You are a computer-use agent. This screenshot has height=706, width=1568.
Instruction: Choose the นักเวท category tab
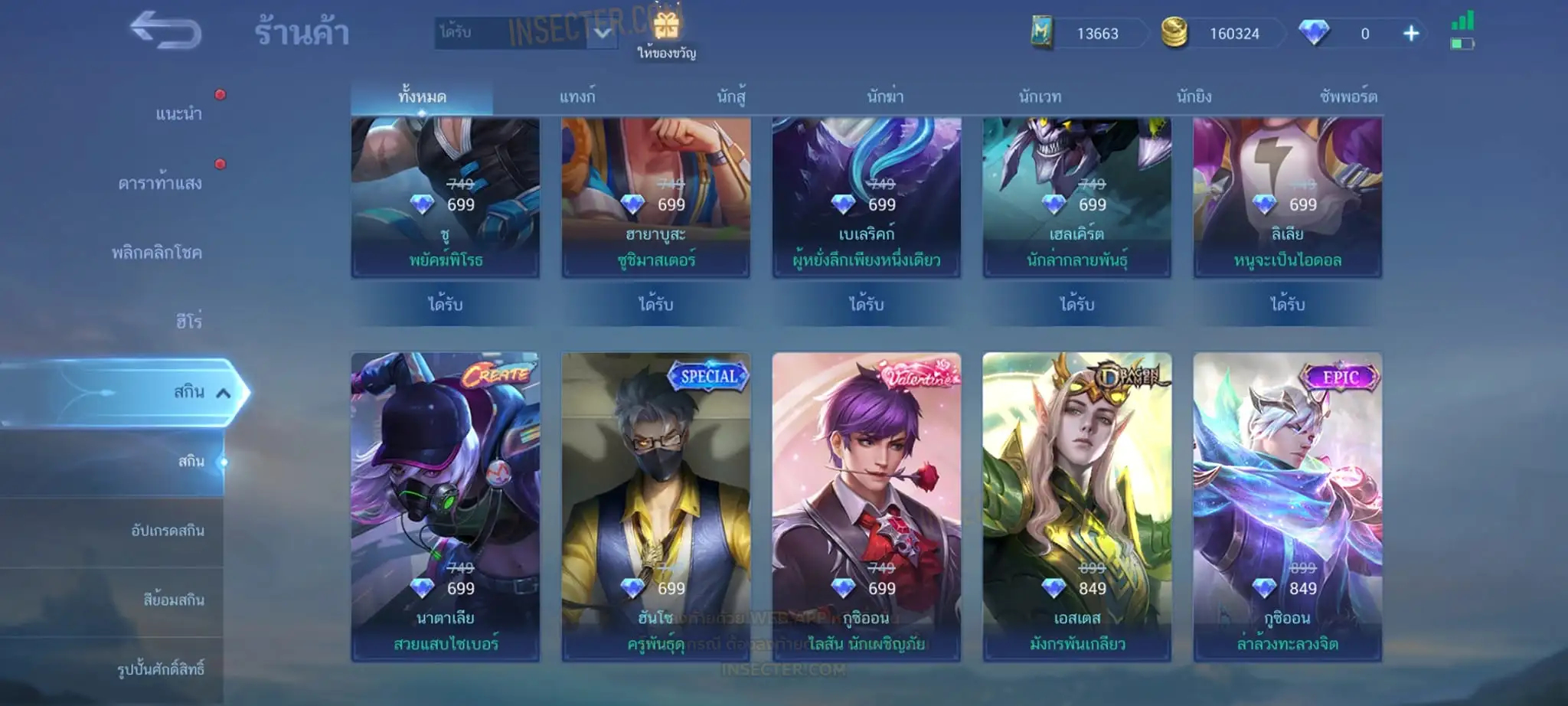1040,97
